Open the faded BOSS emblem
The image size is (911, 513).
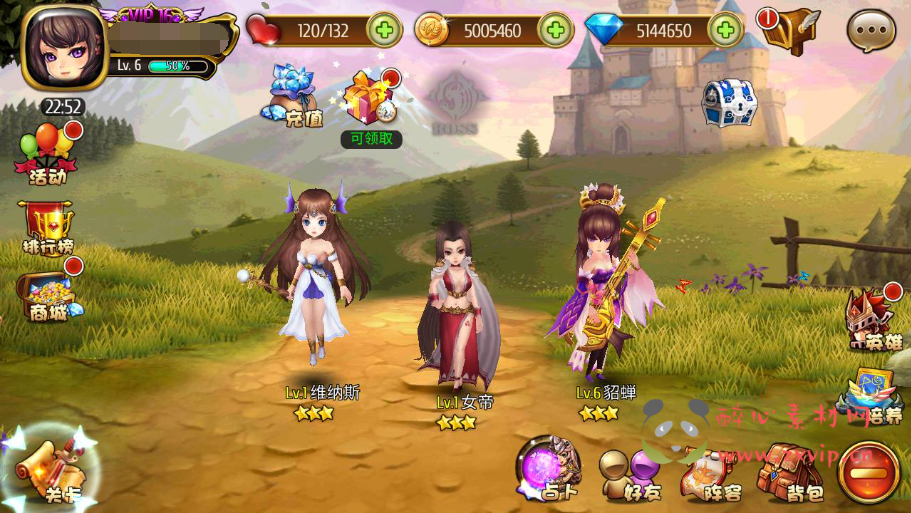pyautogui.click(x=457, y=101)
